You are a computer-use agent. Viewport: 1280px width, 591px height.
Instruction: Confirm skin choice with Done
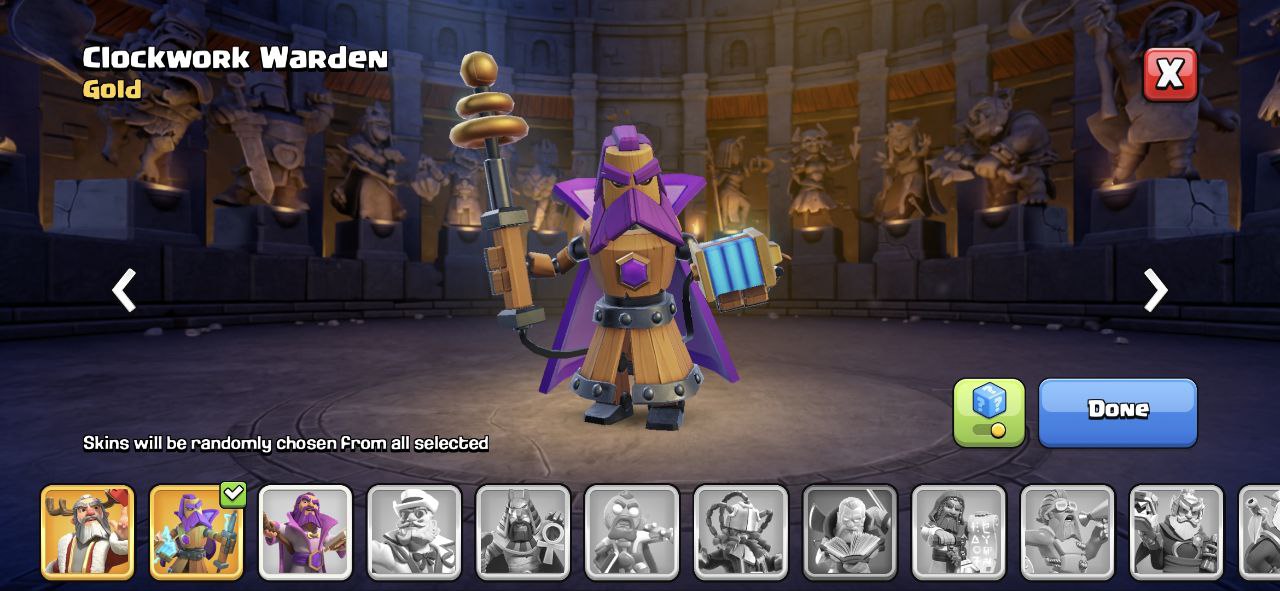[x=1117, y=411]
